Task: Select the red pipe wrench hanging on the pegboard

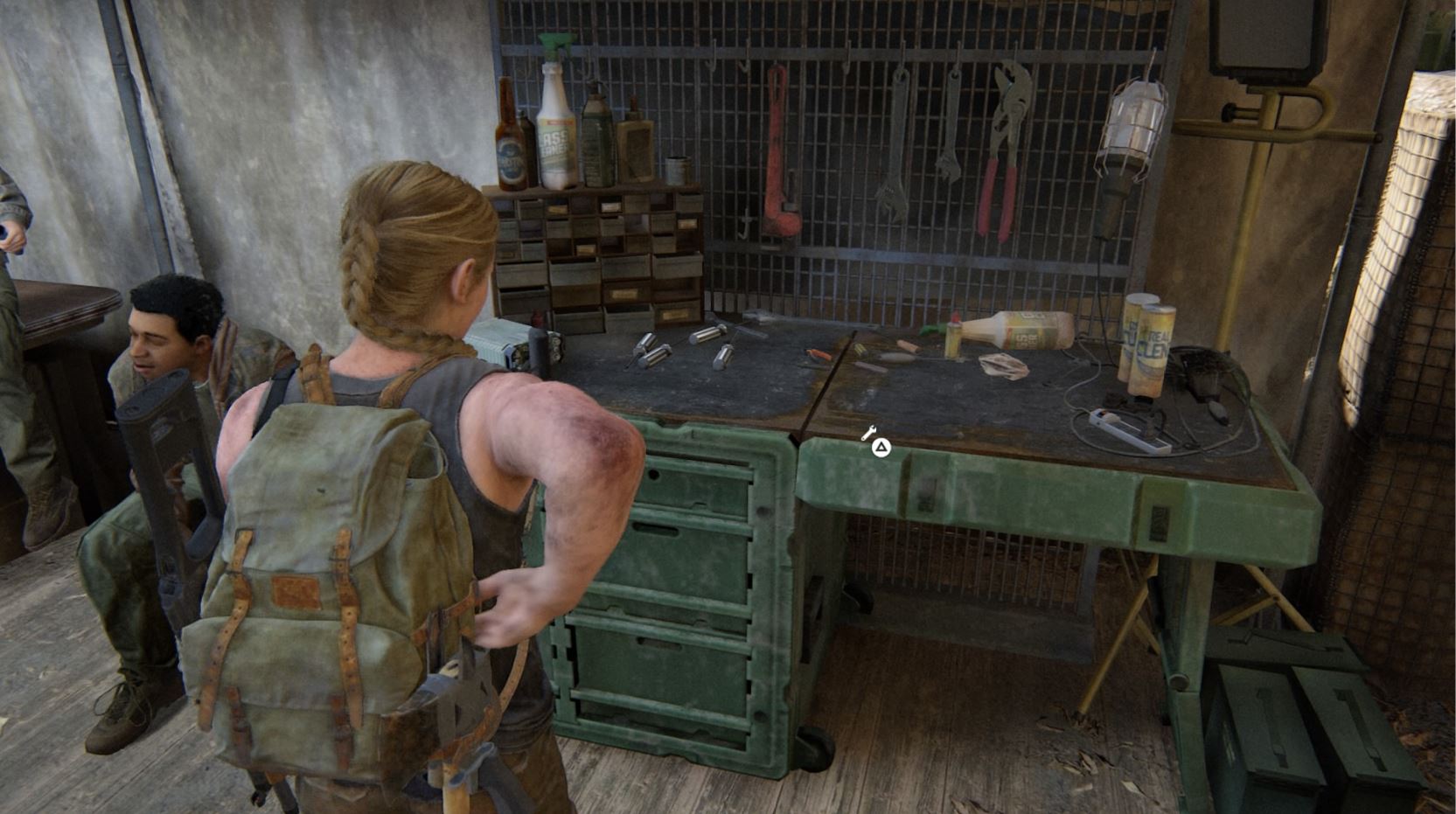Action: coord(778,149)
